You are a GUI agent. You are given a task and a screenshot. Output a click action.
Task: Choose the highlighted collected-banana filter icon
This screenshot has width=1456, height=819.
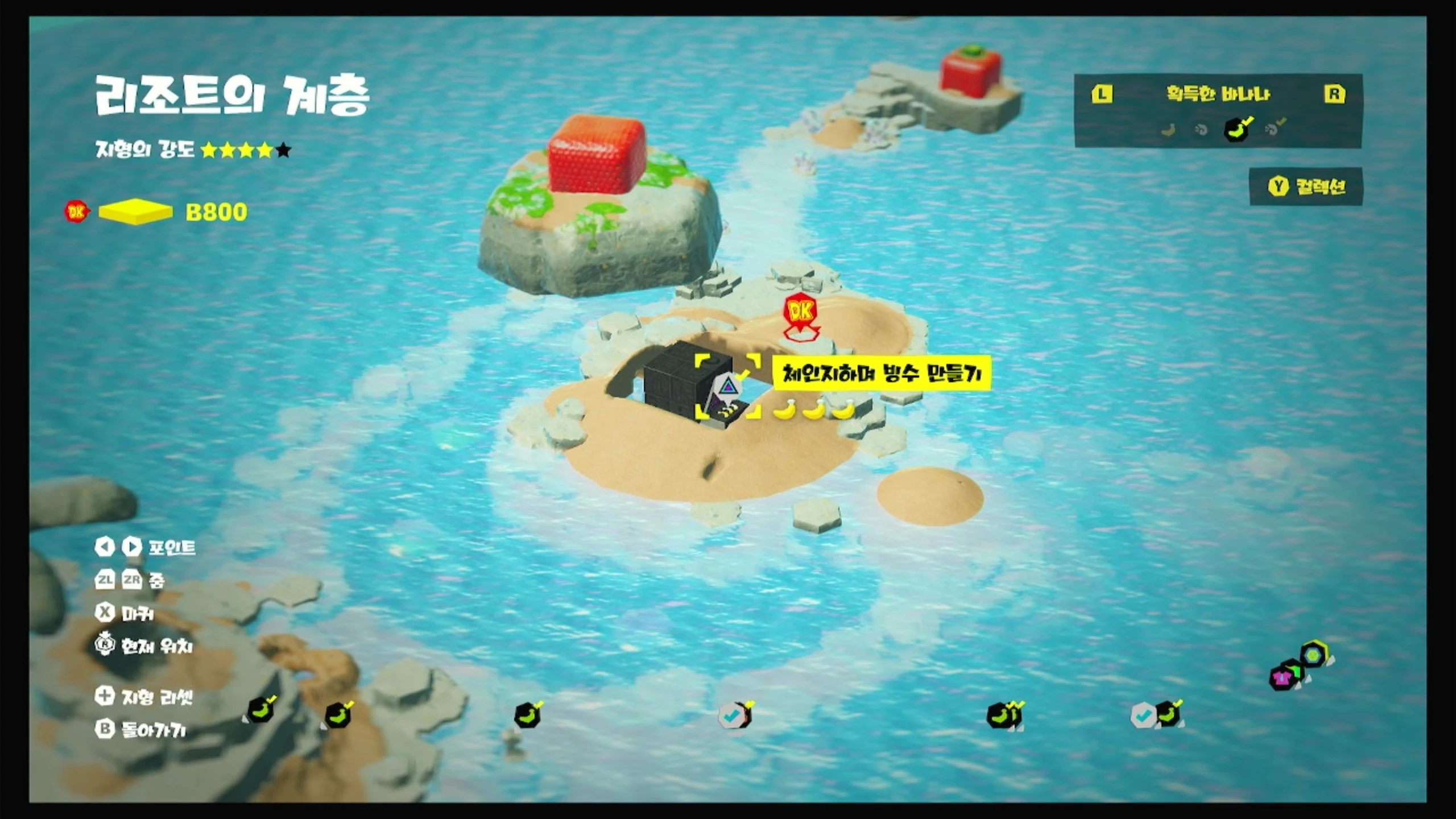[1237, 129]
